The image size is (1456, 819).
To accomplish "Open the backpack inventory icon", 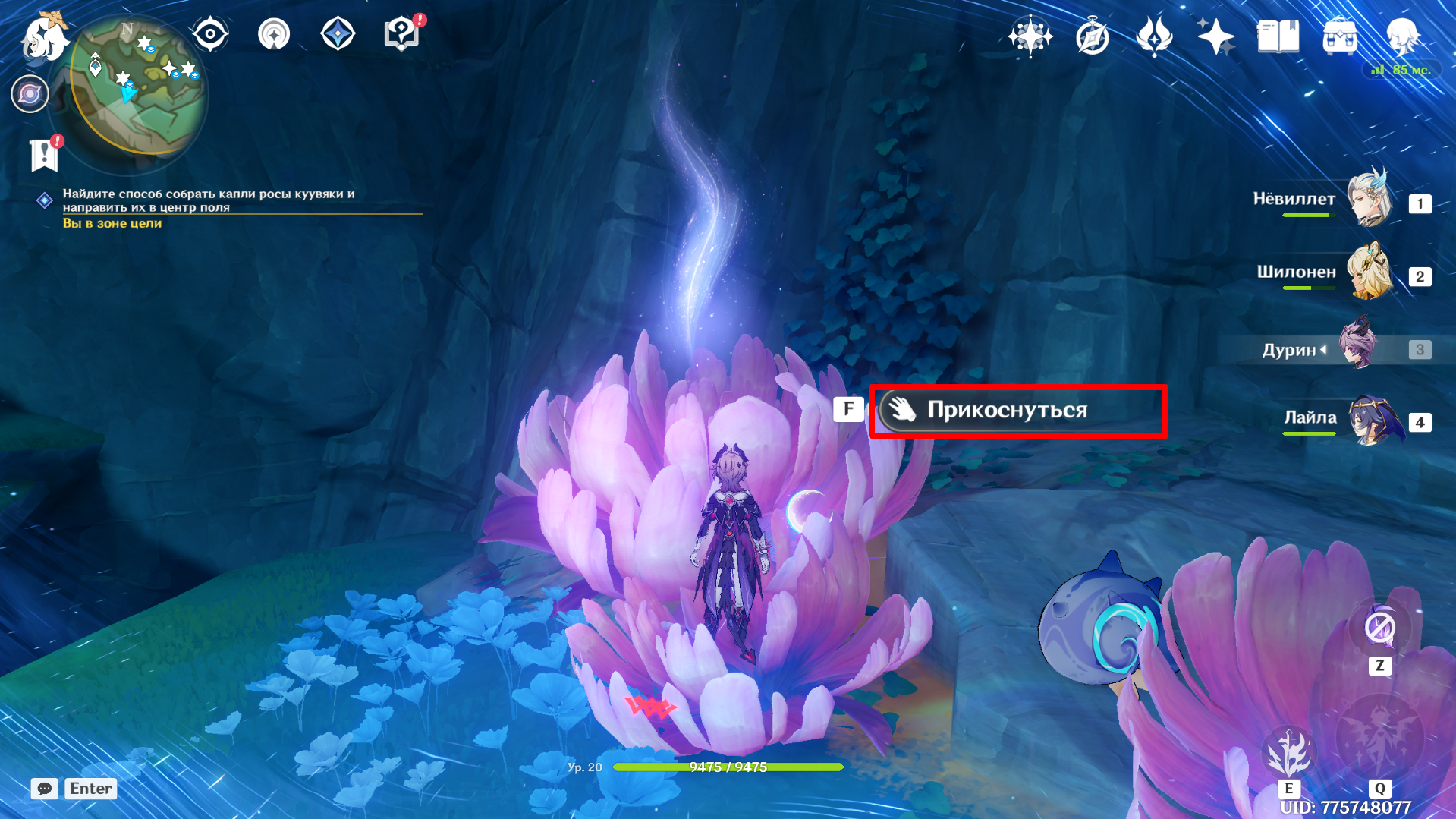I will coord(1340,36).
